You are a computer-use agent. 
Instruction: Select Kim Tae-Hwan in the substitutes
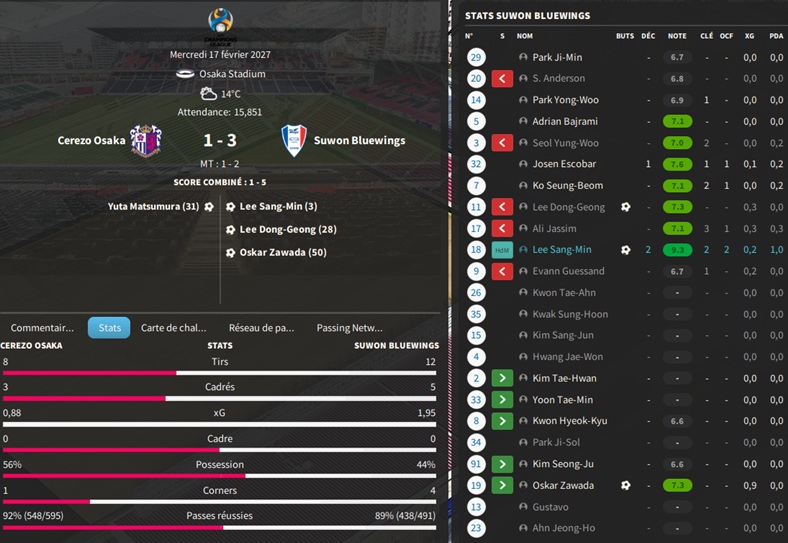point(564,378)
